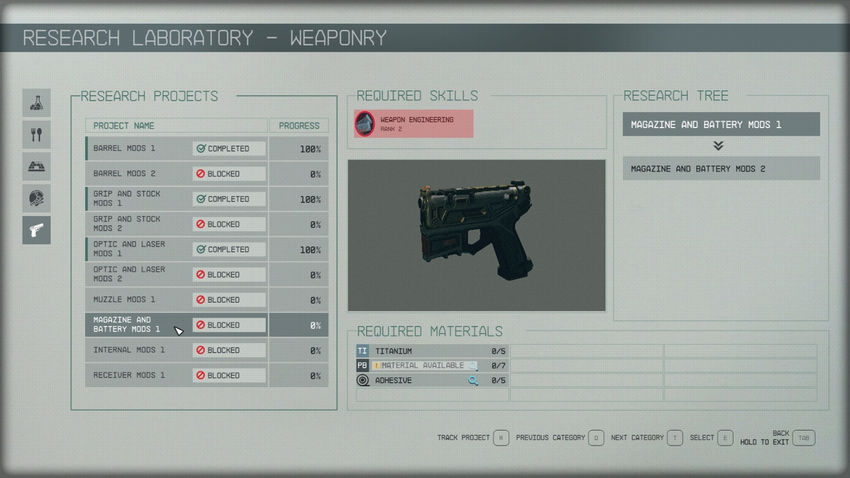The height and width of the screenshot is (478, 850).
Task: Select the Weaponry pistol category tab
Action: click(x=37, y=230)
